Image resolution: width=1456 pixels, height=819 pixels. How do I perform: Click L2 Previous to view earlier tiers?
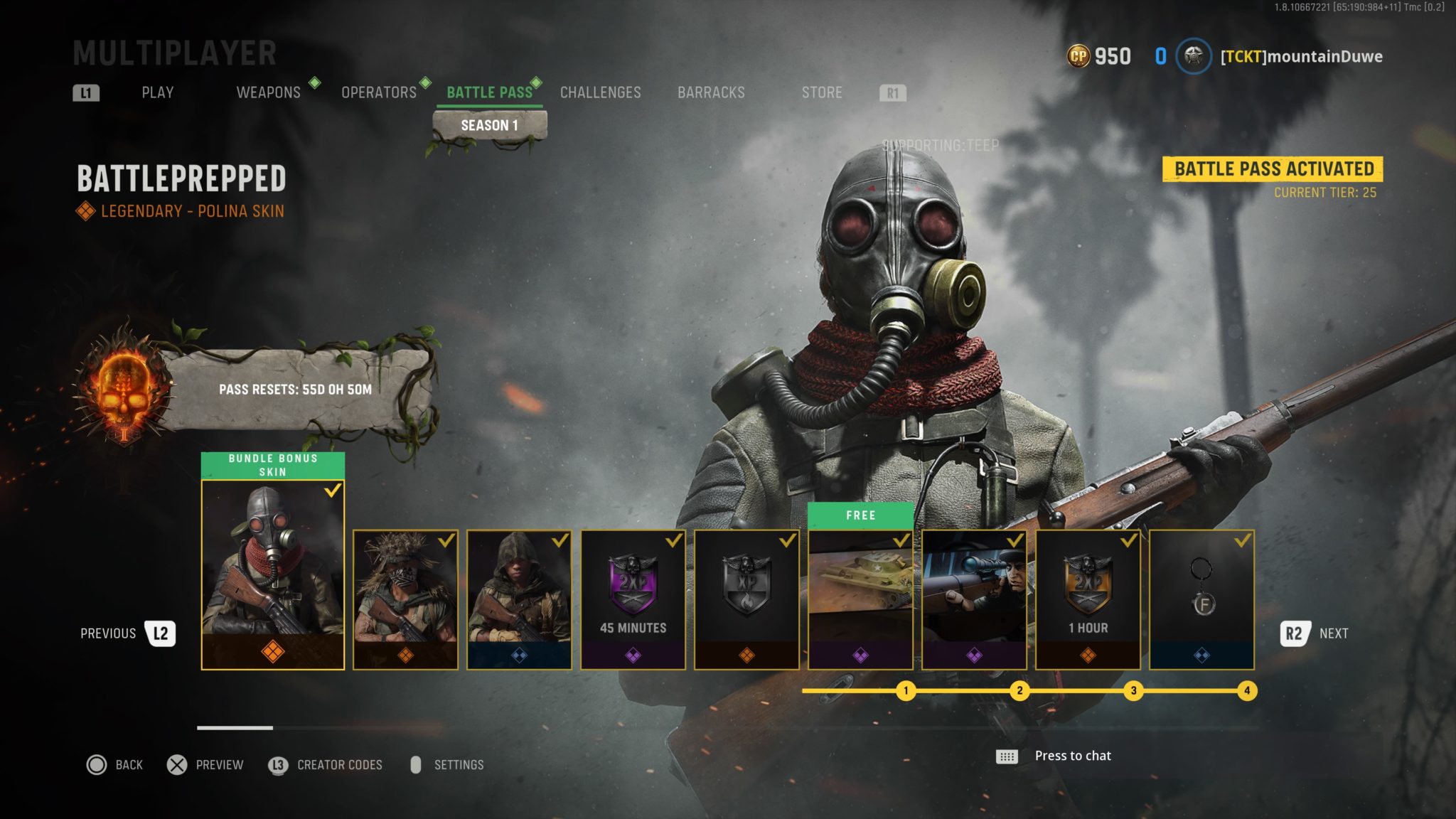(161, 633)
